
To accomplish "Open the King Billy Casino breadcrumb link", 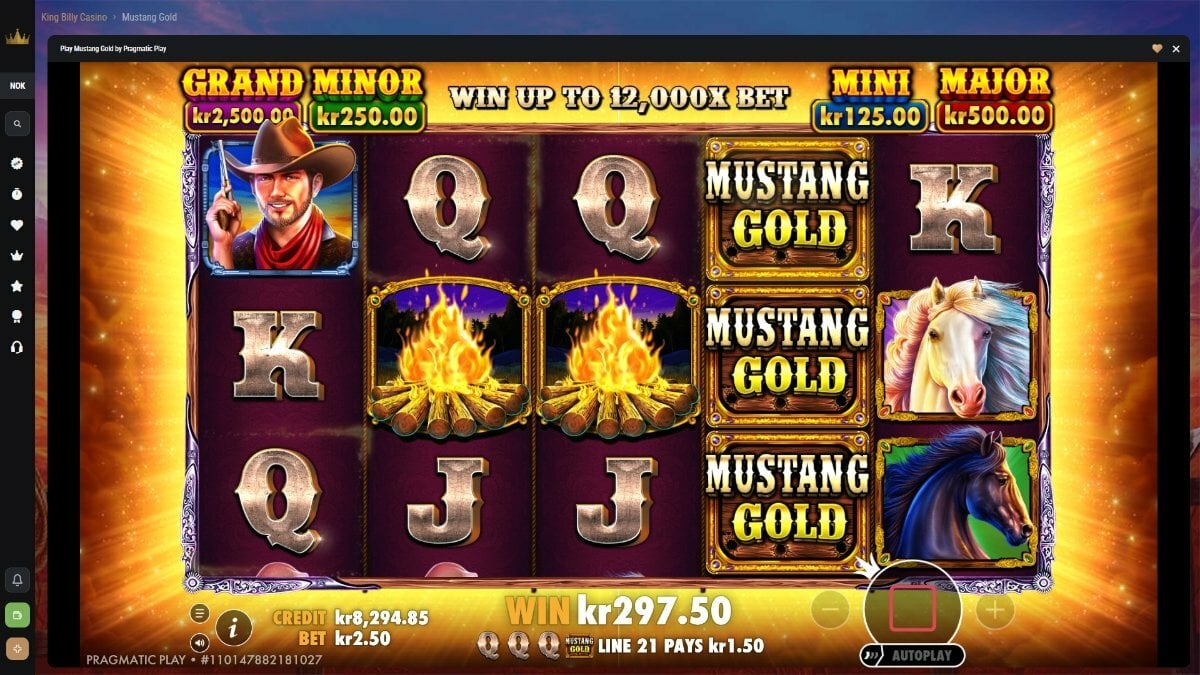I will 74,17.
